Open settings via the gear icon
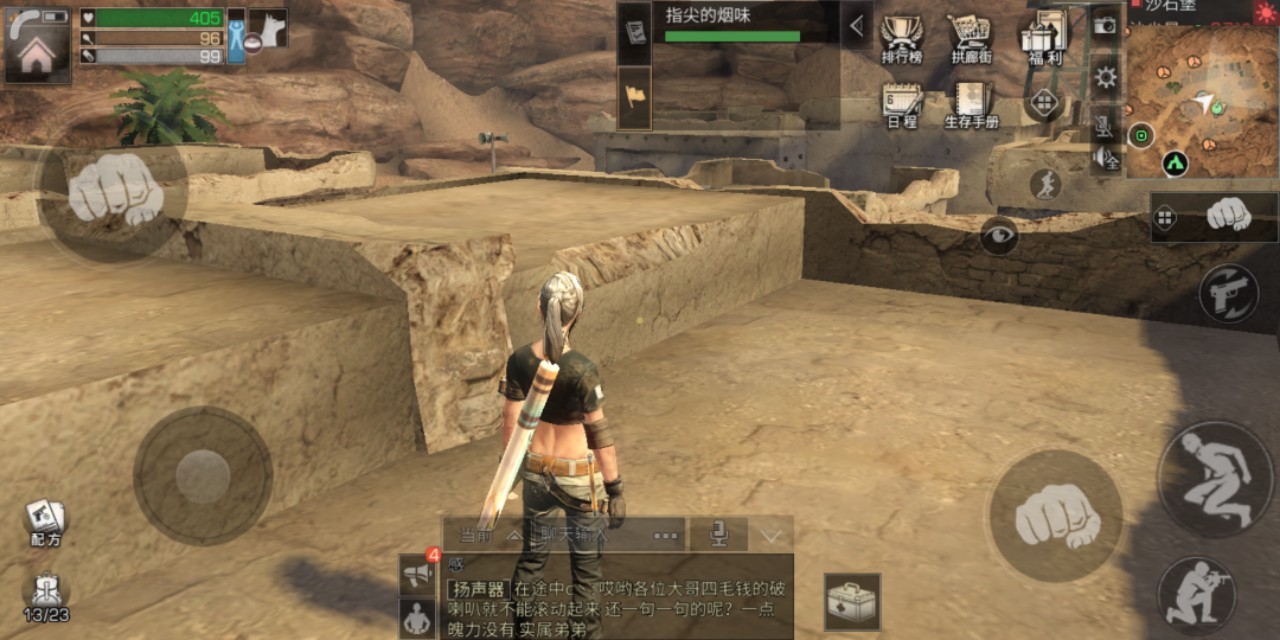Screen dimensions: 1280x640 pyautogui.click(x=1105, y=77)
